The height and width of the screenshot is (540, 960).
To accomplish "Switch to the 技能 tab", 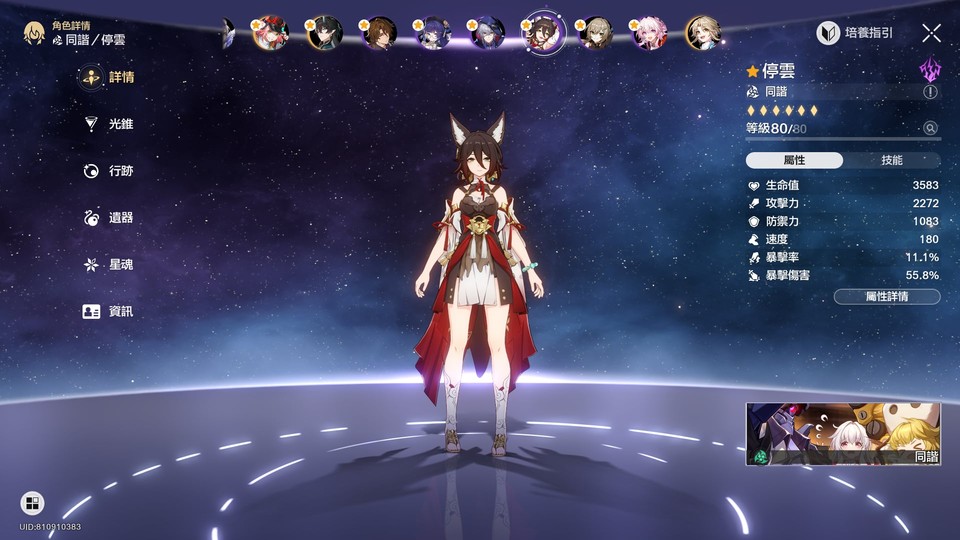I will pos(891,160).
